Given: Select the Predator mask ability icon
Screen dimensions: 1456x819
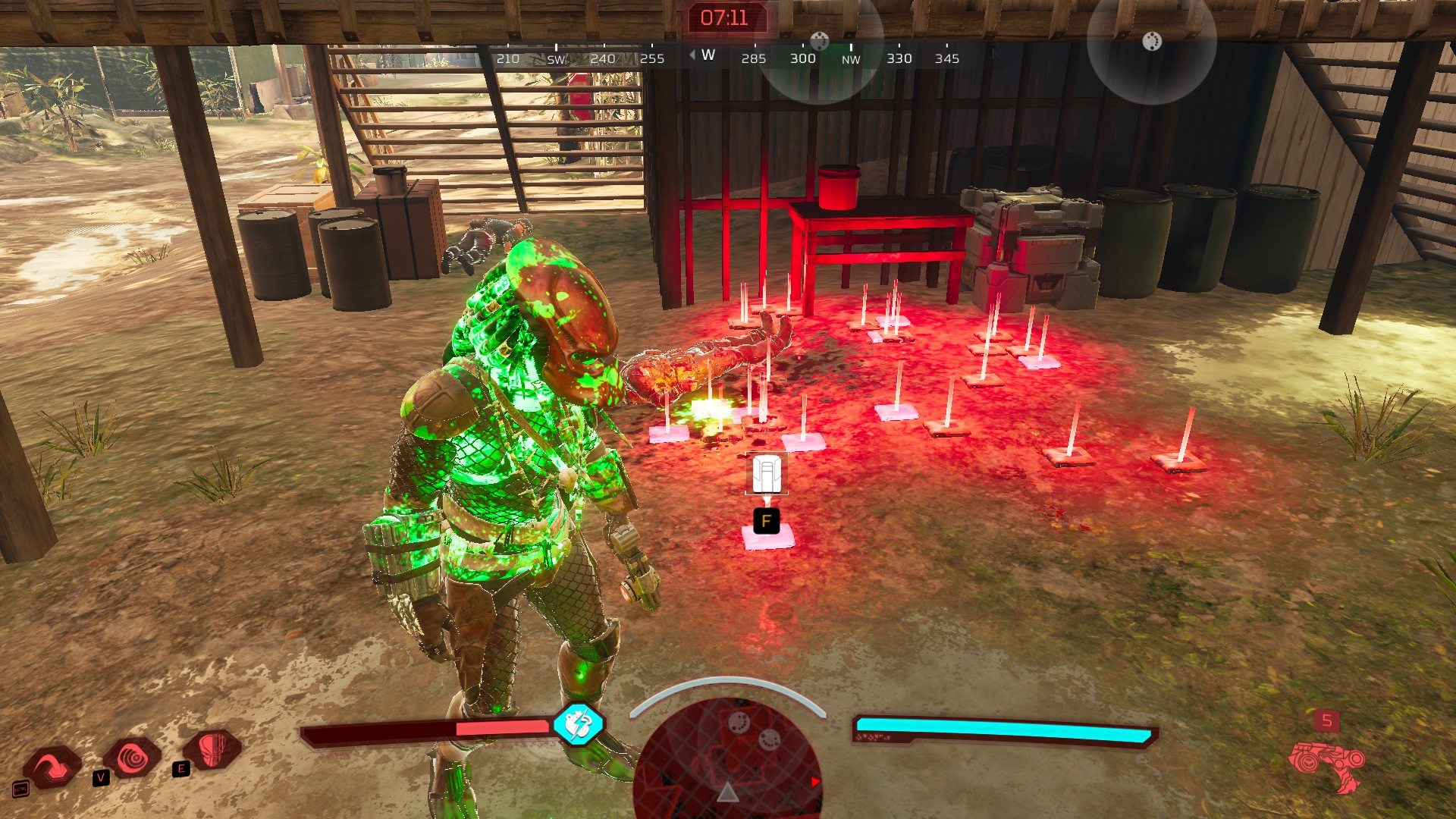Looking at the screenshot, I should [x=213, y=749].
